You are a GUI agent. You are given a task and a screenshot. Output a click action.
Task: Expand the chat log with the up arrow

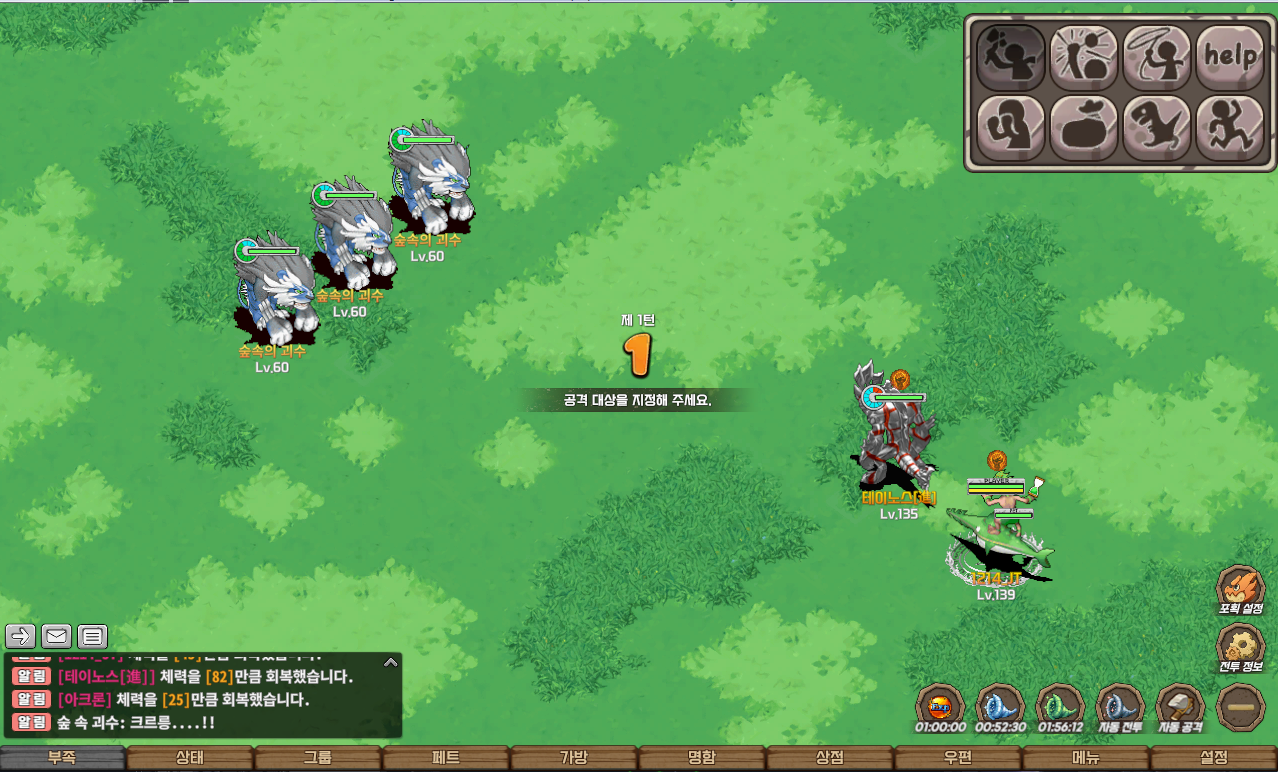(391, 661)
